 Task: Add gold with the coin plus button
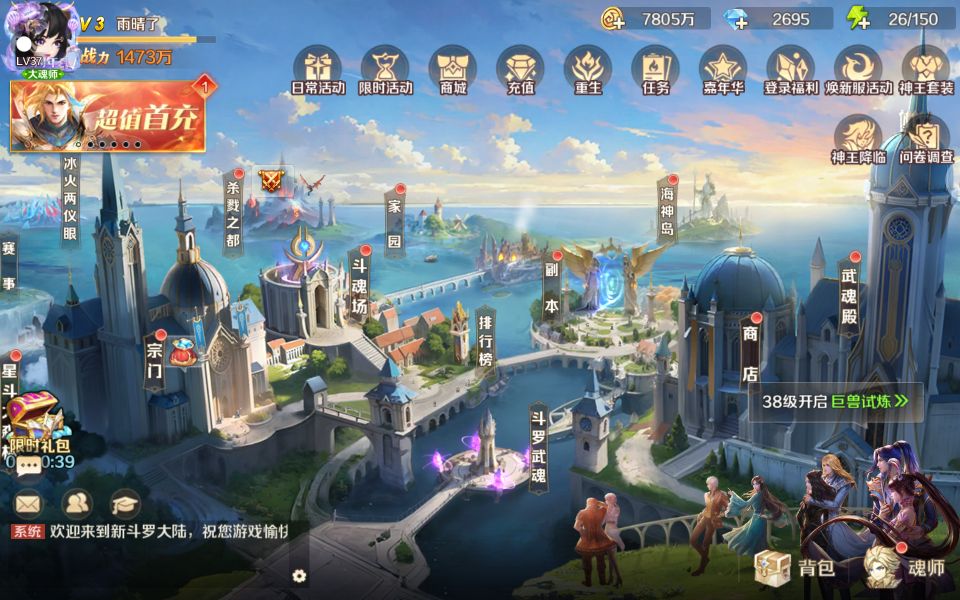tap(612, 18)
